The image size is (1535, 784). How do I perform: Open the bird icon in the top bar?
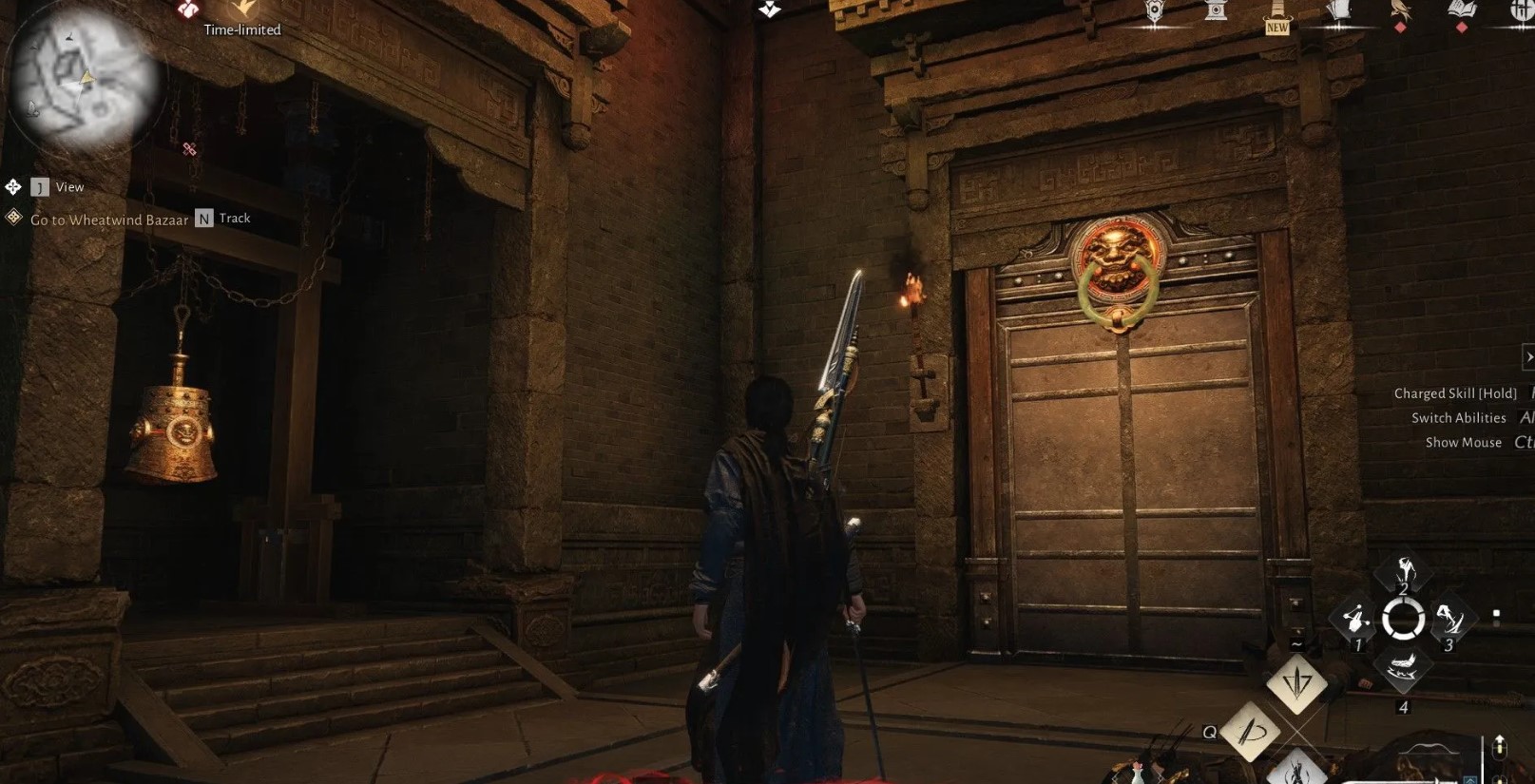pyautogui.click(x=1400, y=11)
